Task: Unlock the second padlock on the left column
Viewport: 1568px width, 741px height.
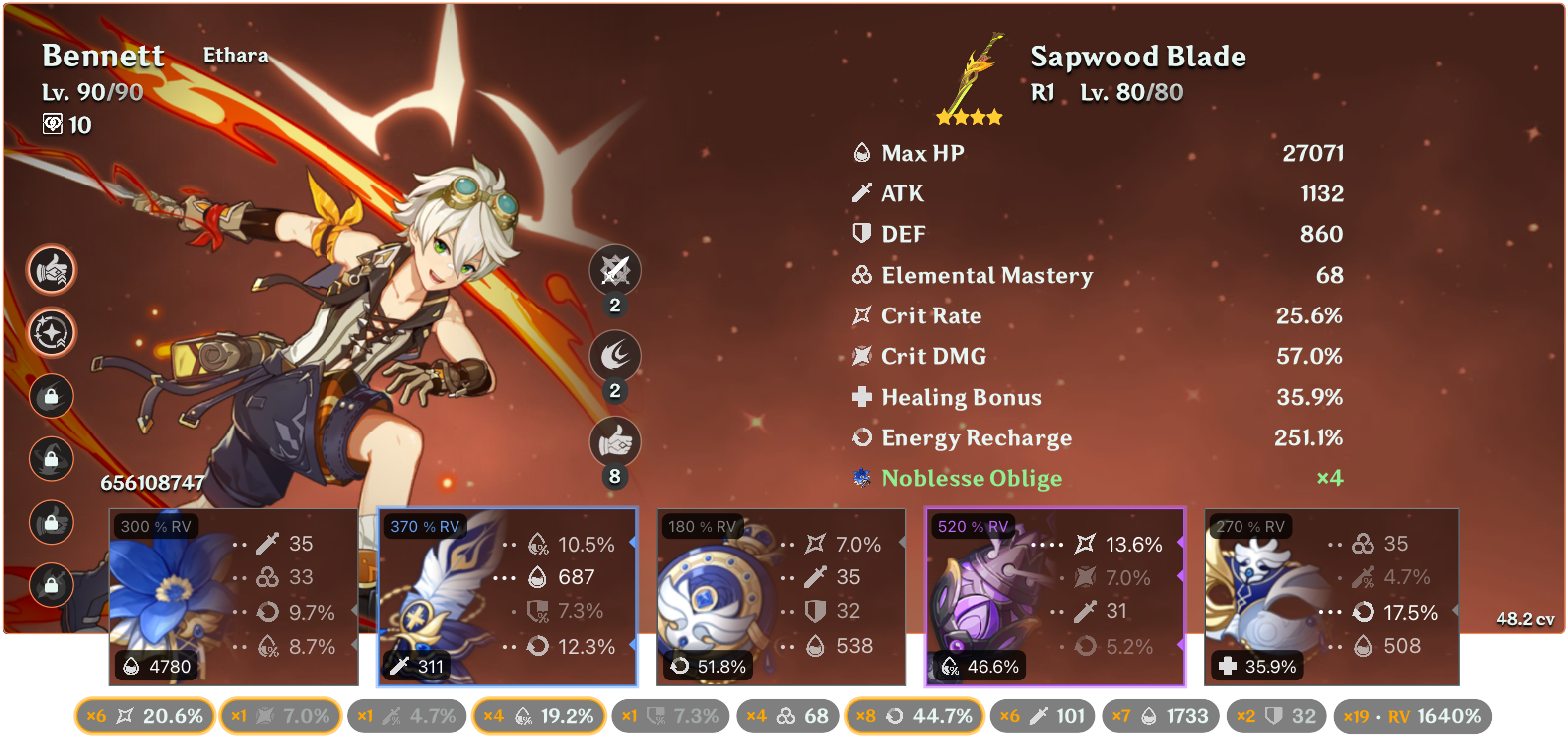Action: click(x=51, y=459)
